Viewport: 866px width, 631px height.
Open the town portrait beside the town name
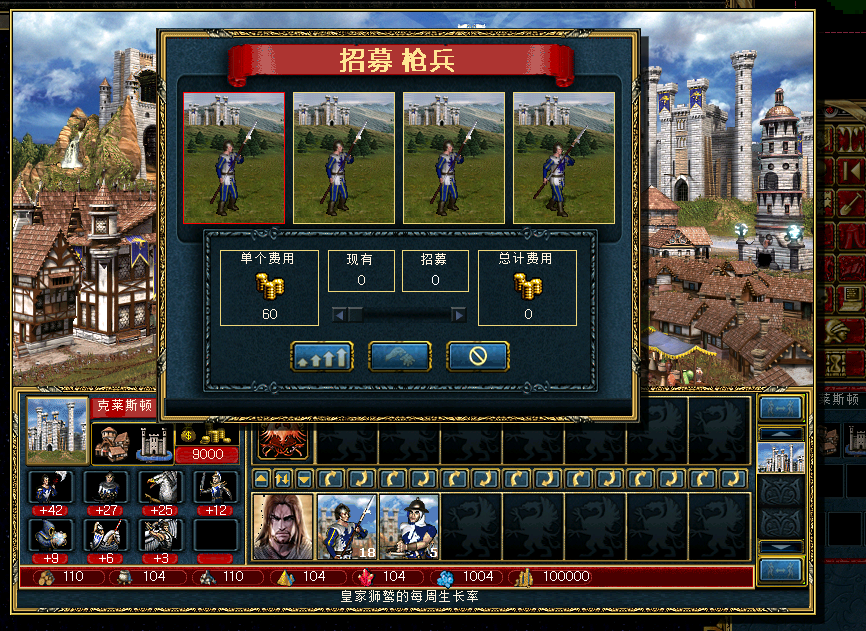coord(57,431)
